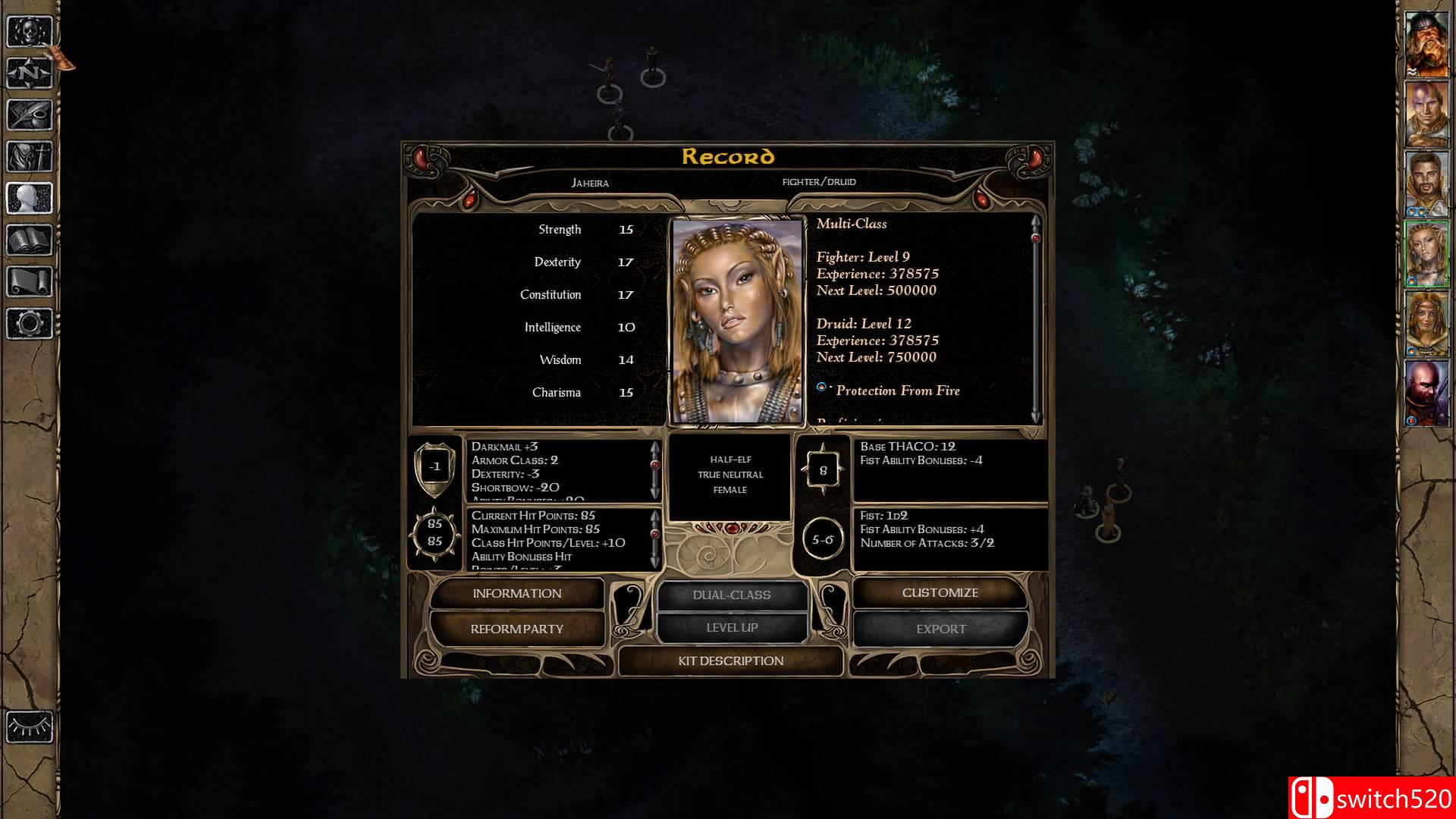
Task: Show the Kit Description
Action: click(x=730, y=661)
